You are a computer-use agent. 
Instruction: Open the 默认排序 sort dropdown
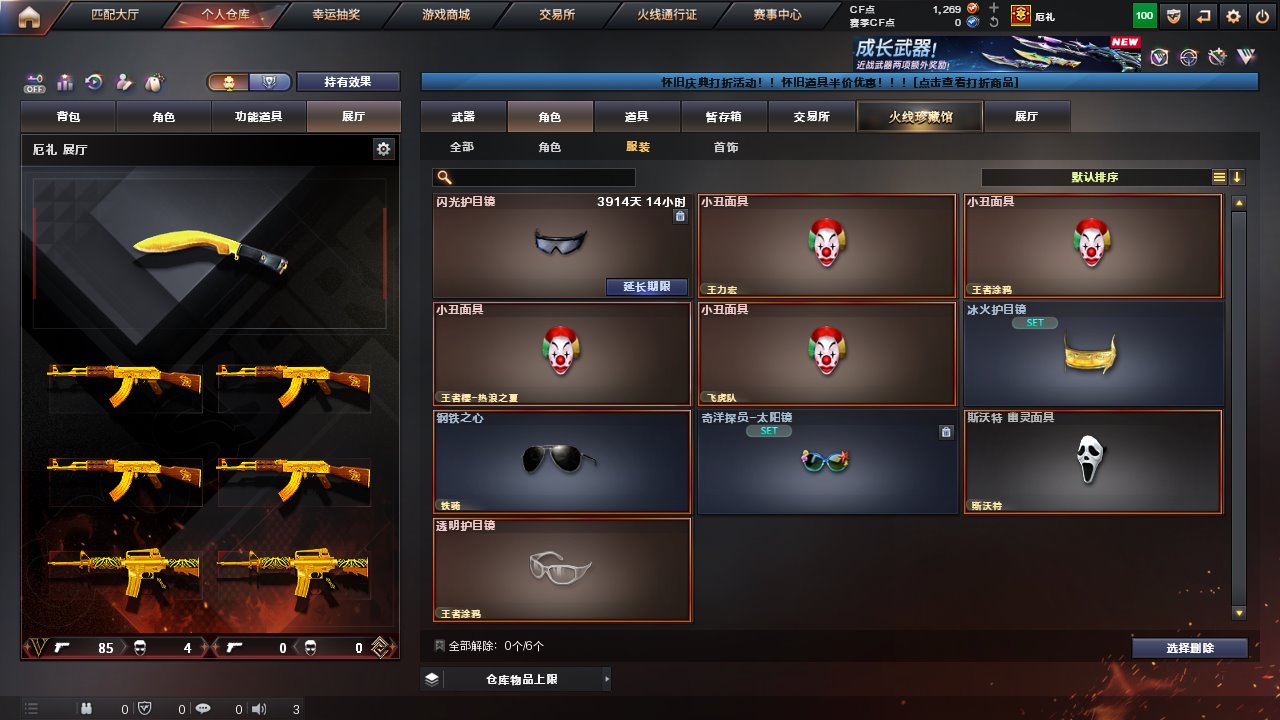point(1095,177)
